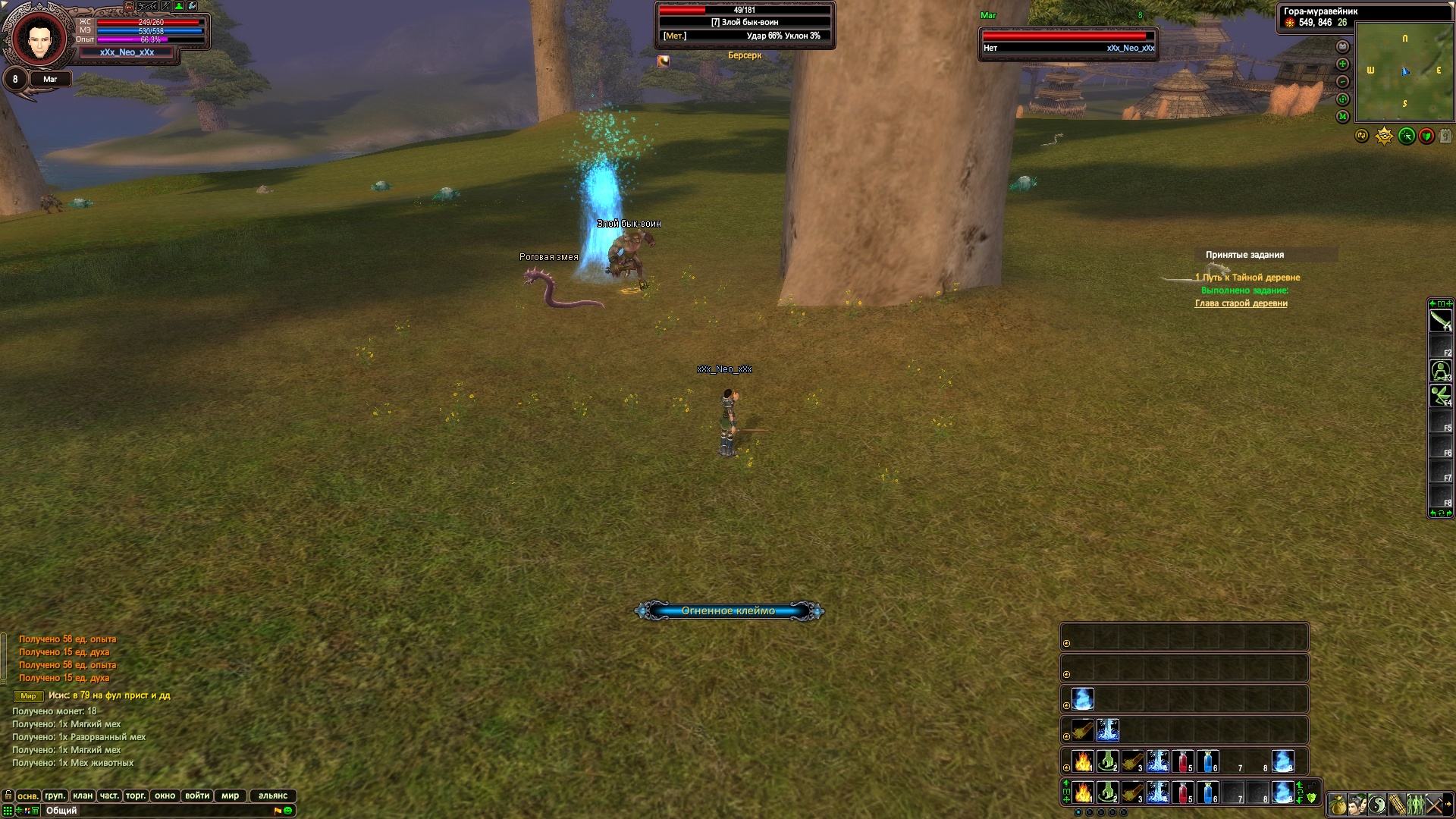This screenshot has width=1456, height=819.
Task: Use the blue mana potion in the bottom hotbar
Action: click(x=1207, y=792)
